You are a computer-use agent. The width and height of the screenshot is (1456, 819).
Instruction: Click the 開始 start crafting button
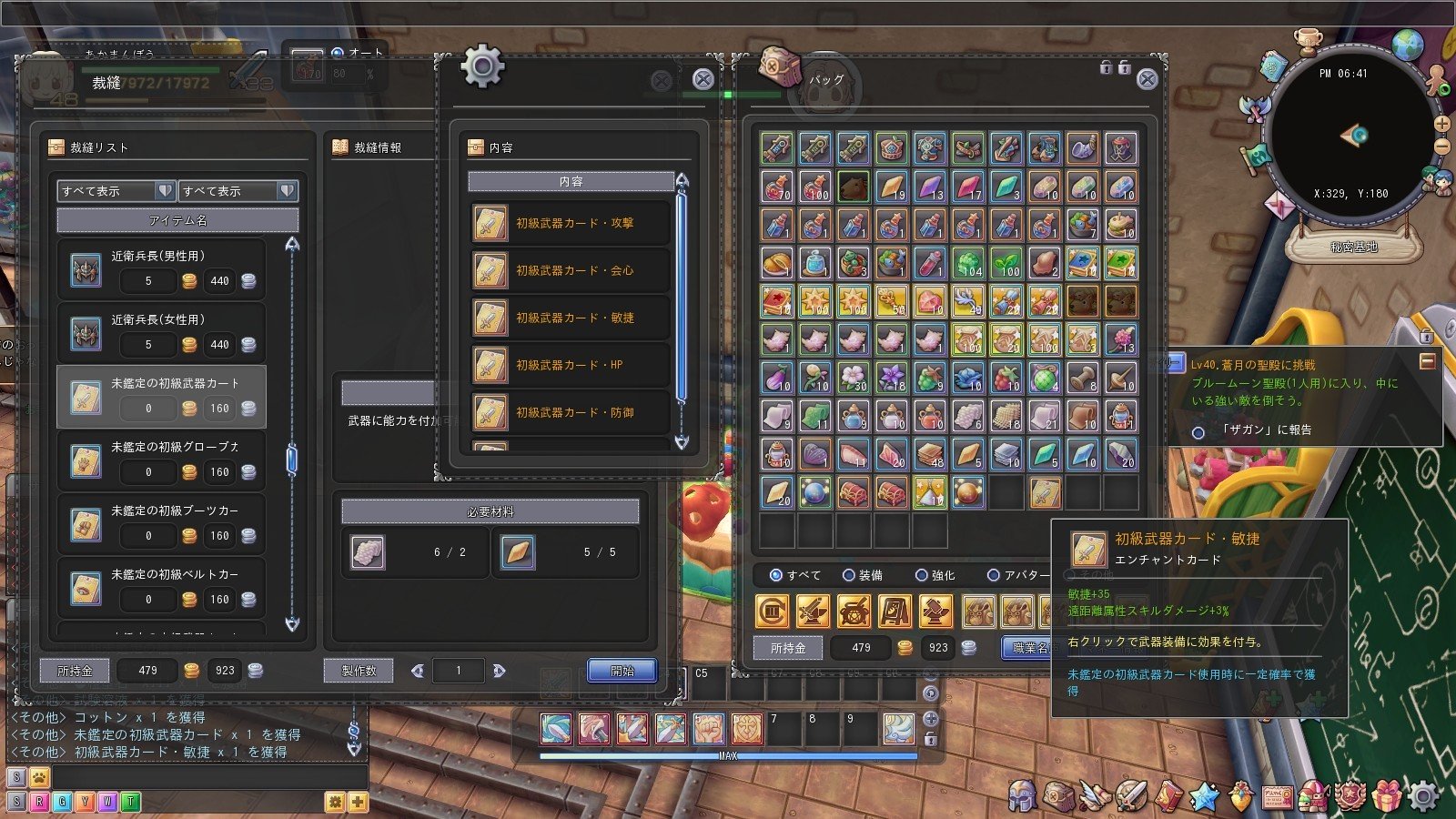coord(622,671)
